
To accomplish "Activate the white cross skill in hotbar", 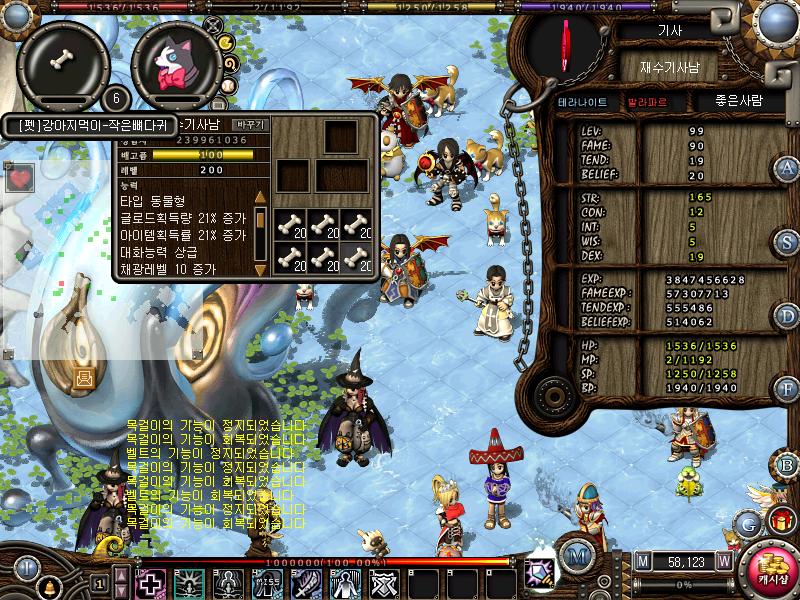I will click(x=150, y=582).
